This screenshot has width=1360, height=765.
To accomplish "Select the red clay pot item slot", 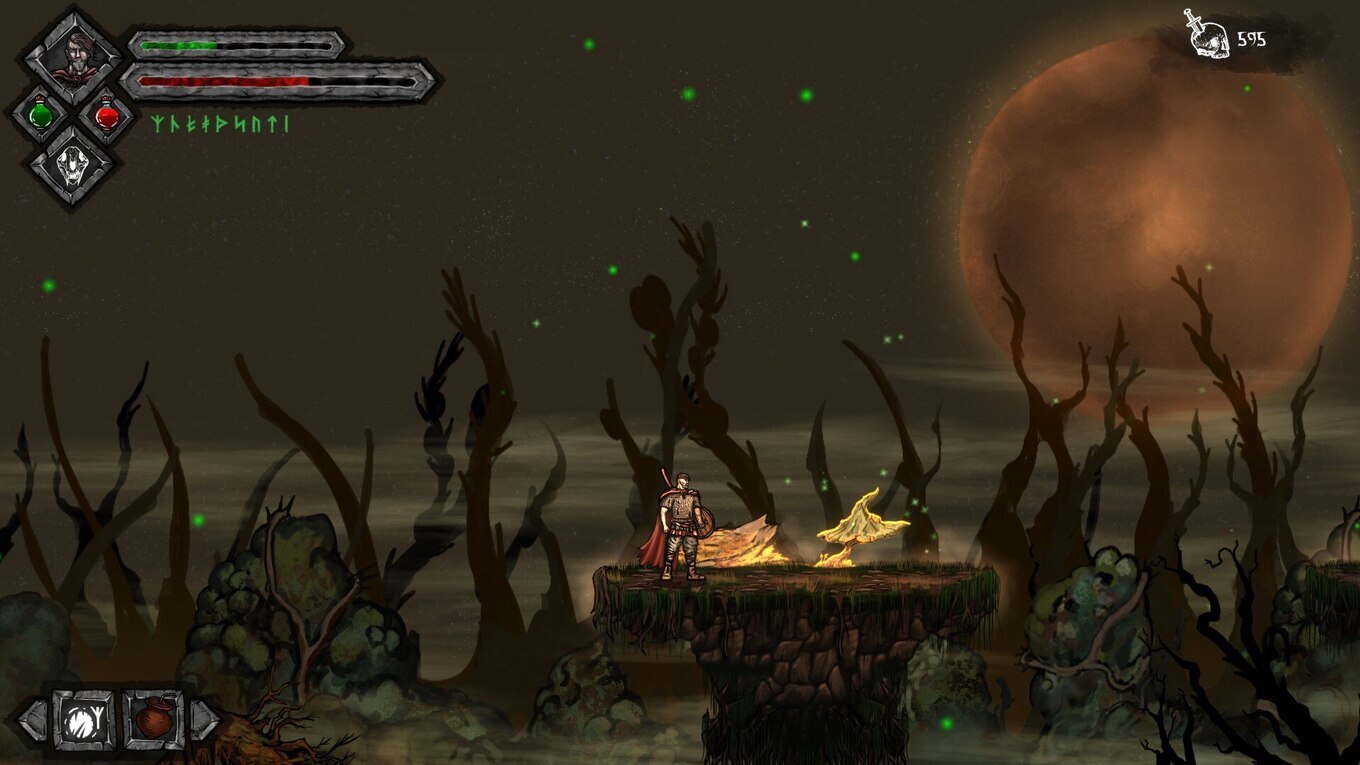I will 153,719.
